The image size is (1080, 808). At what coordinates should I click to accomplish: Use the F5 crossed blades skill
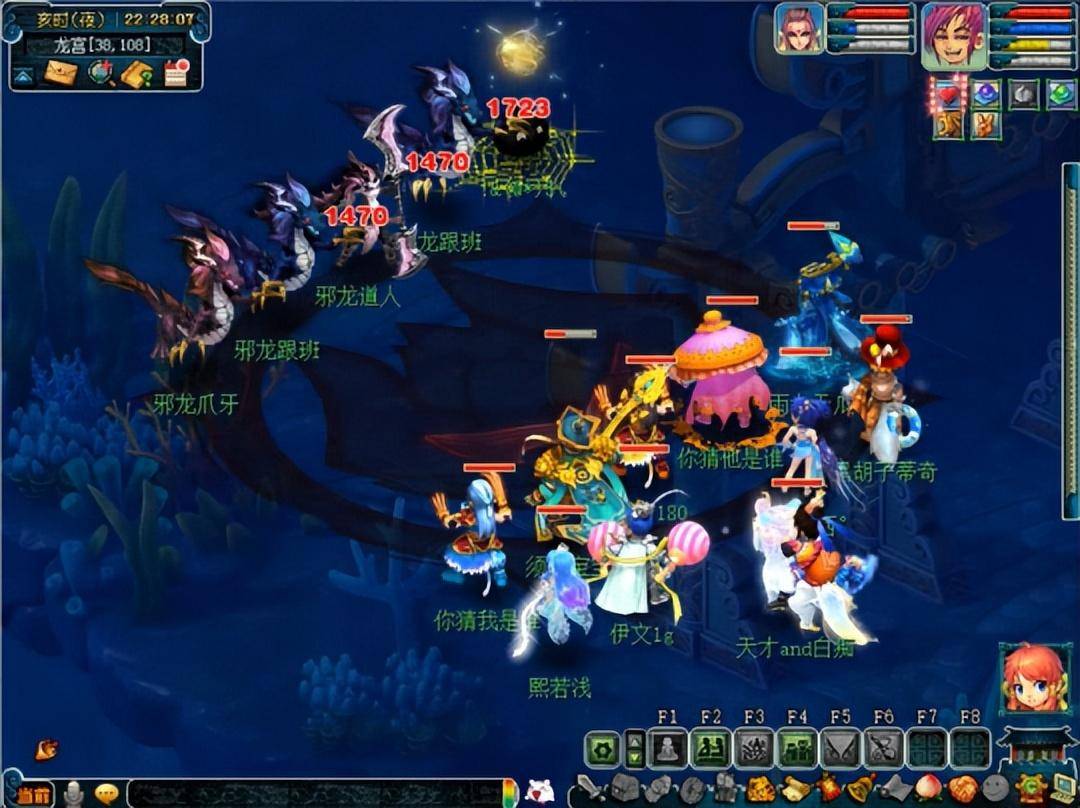tap(840, 748)
